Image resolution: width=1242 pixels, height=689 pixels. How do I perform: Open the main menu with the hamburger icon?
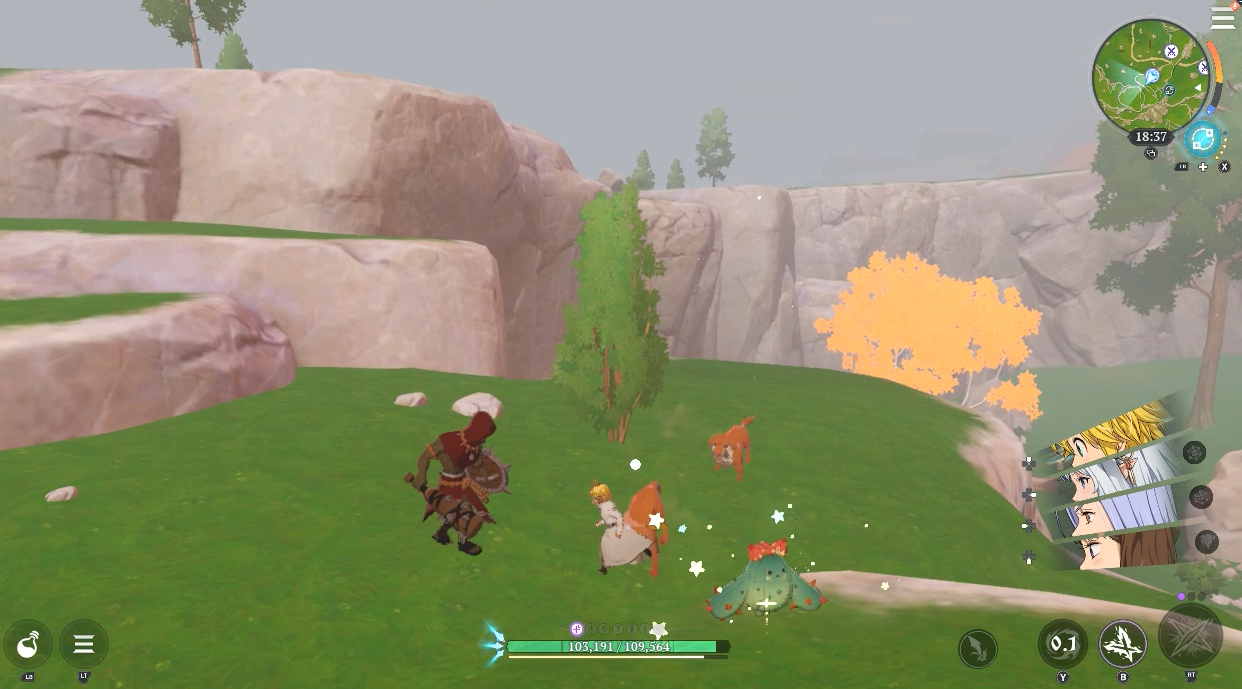(x=1222, y=19)
